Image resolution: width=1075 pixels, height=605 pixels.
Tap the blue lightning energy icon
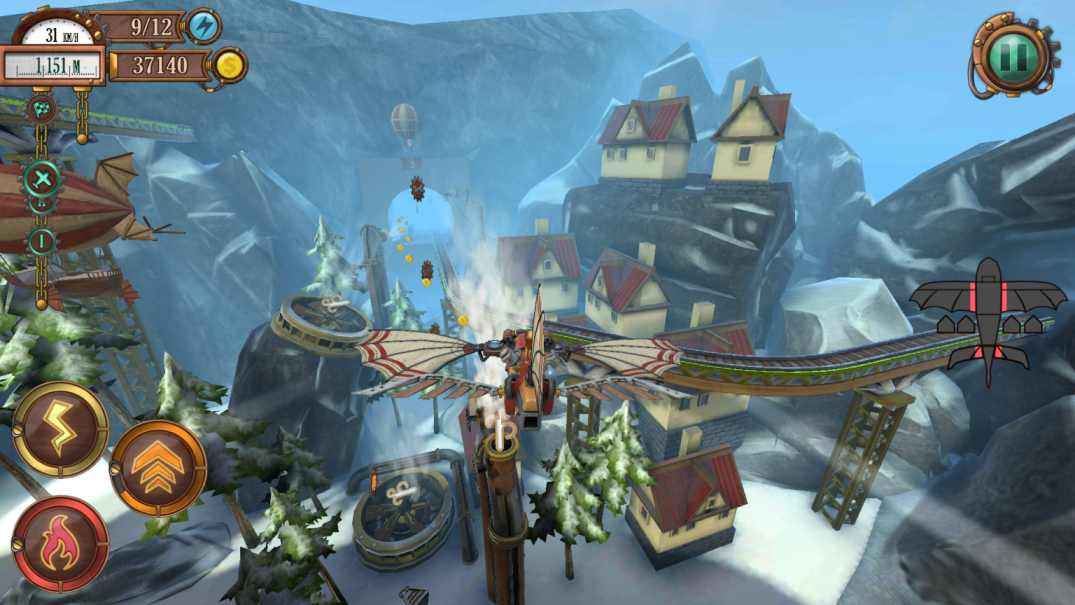tap(205, 27)
